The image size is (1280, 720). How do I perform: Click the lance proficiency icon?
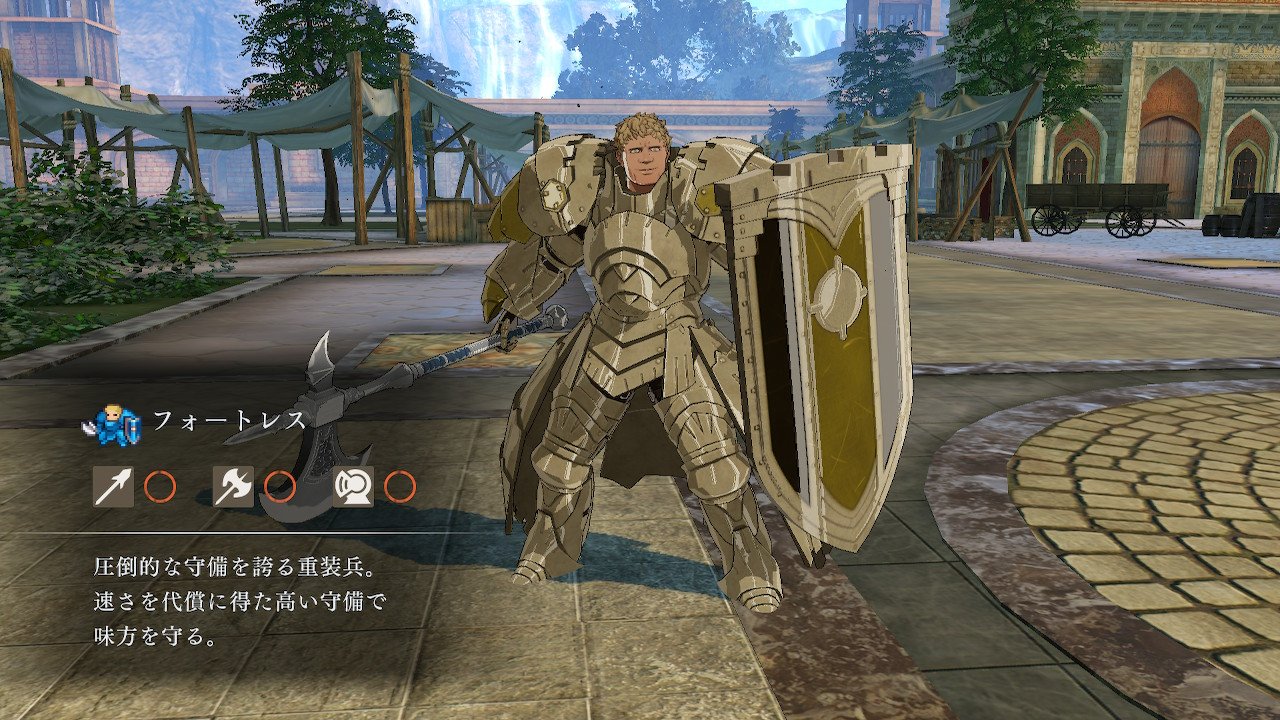pos(113,487)
